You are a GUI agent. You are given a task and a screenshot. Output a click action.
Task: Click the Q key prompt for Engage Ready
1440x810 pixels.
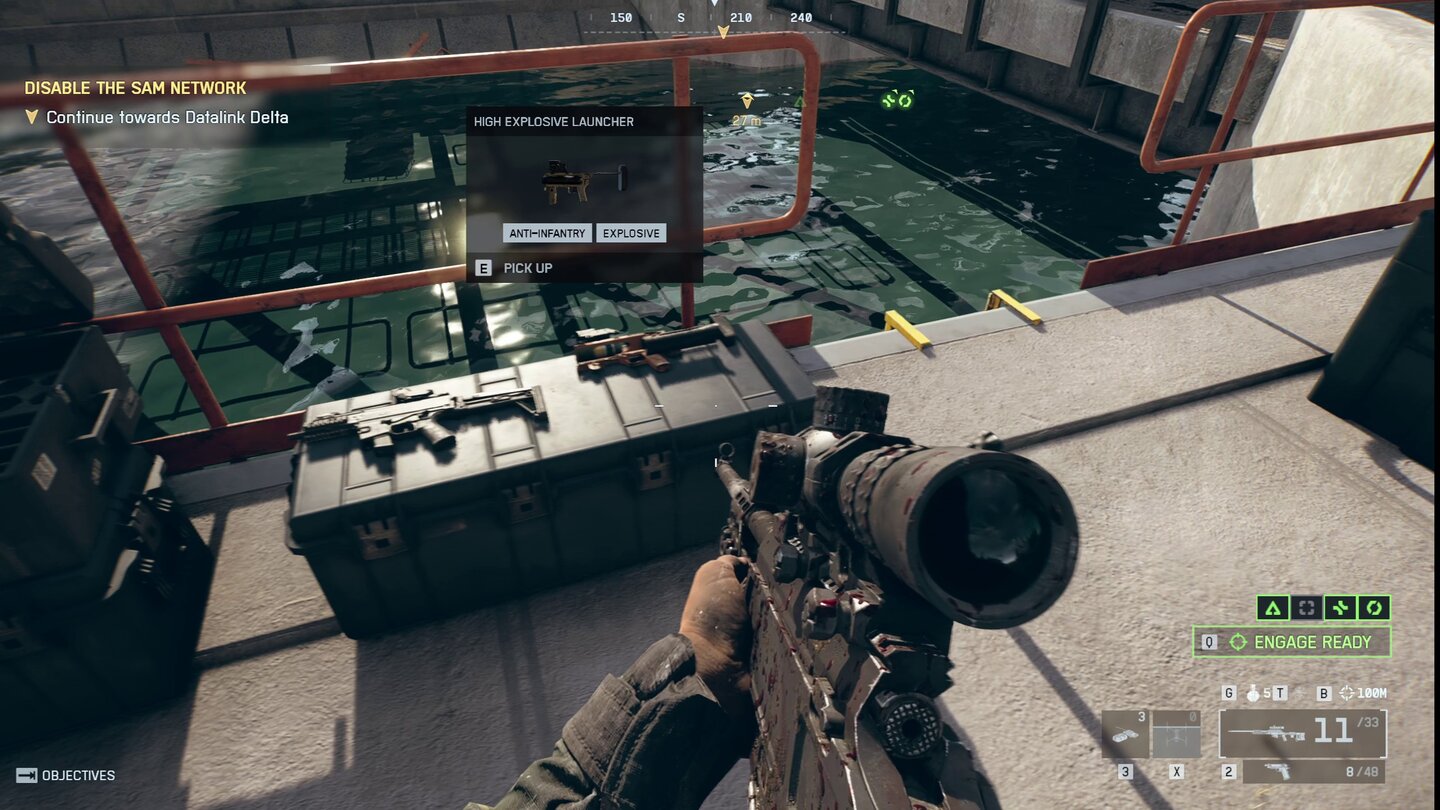point(1208,641)
